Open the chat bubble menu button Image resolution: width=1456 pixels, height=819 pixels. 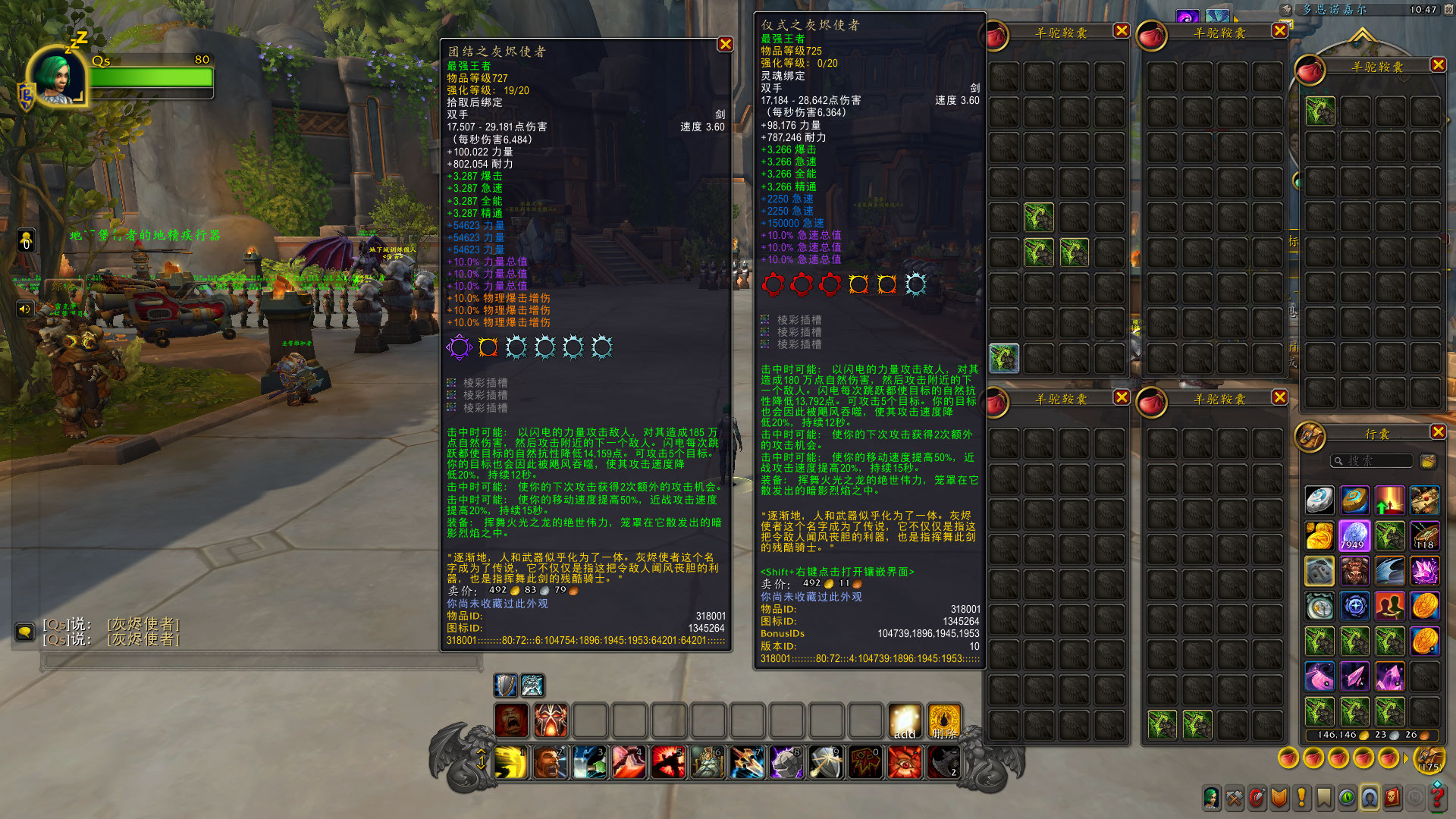click(24, 632)
